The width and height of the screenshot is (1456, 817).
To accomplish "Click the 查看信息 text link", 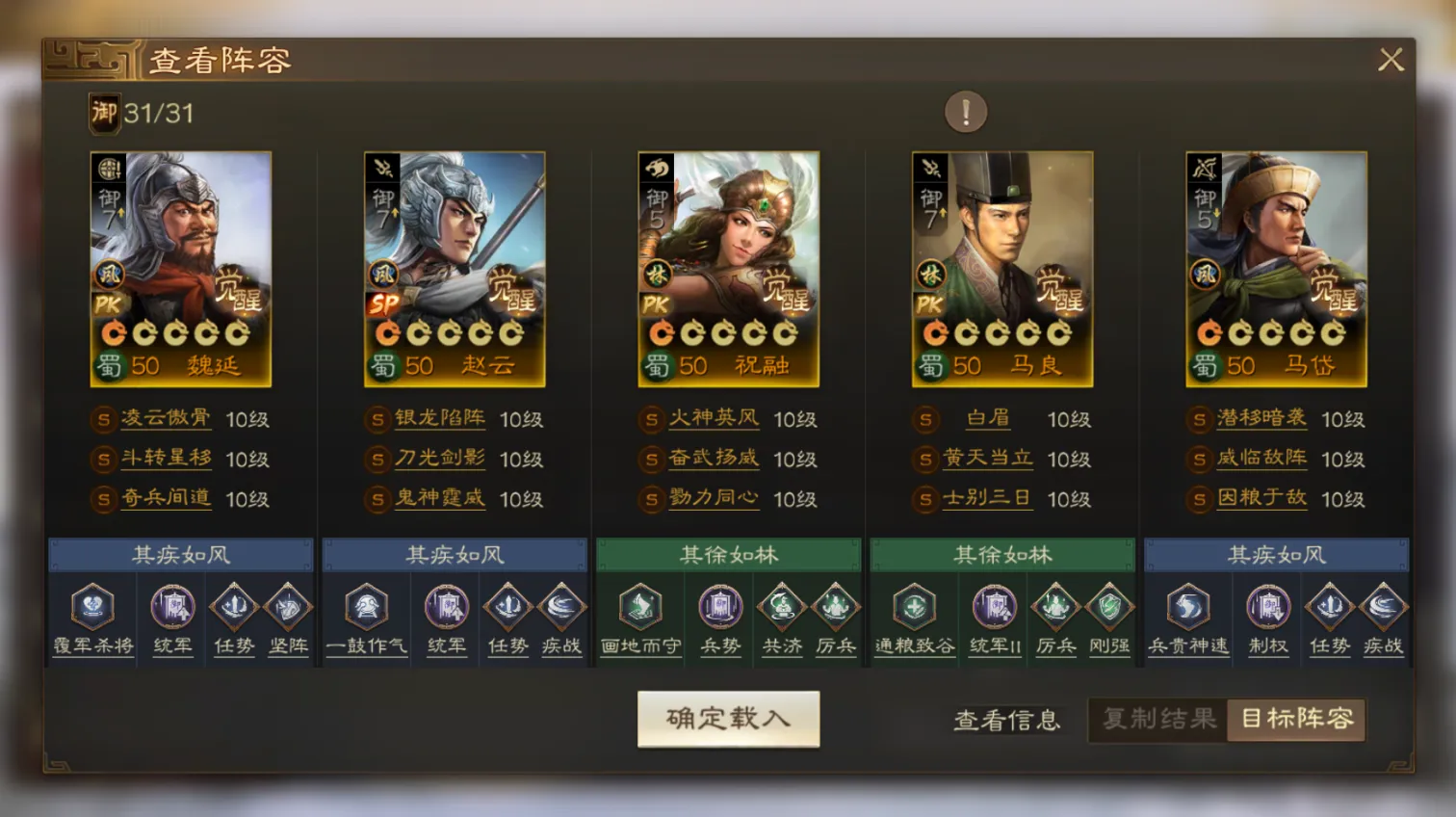I will [x=1006, y=721].
